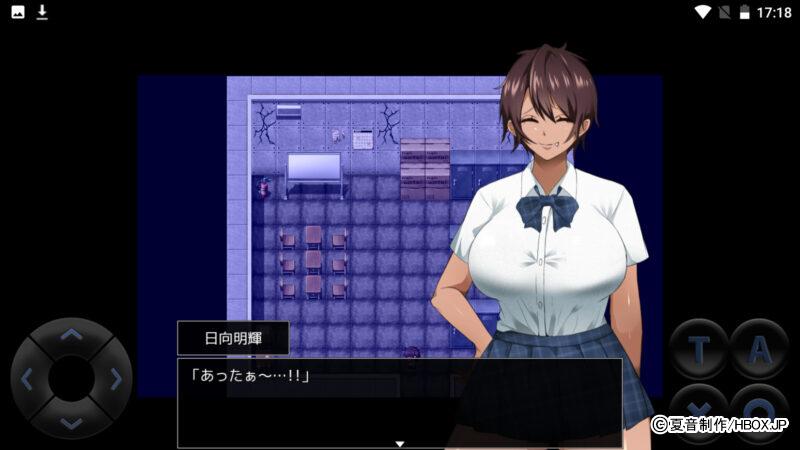Tap the round A button
This screenshot has width=800, height=450.
pyautogui.click(x=760, y=348)
